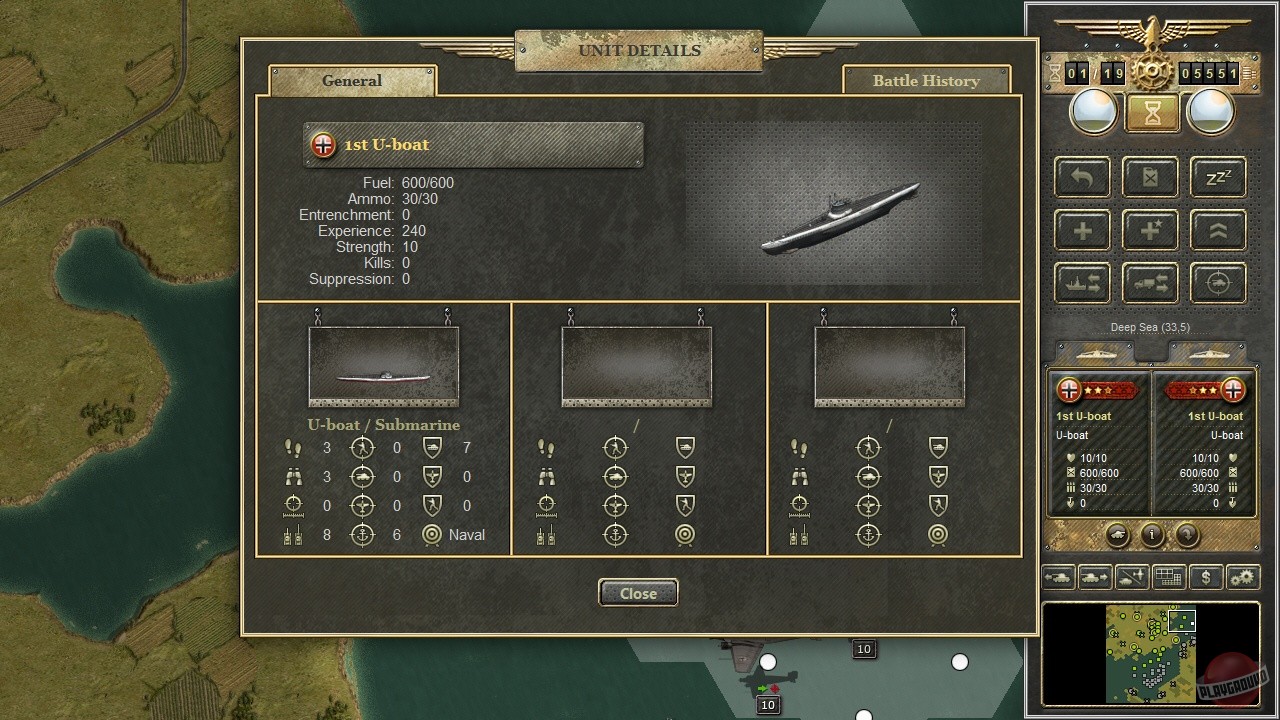Open the purchase screen dollar icon

tap(1206, 577)
